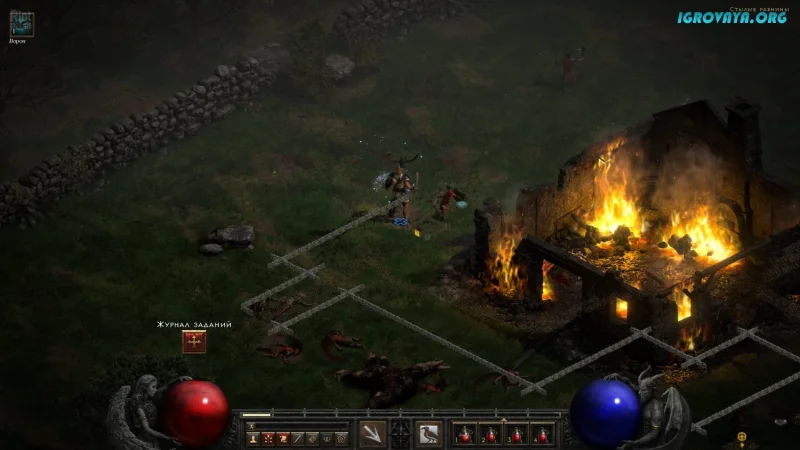
Task: Open the Журнал заданий quest journal button
Action: 194,342
